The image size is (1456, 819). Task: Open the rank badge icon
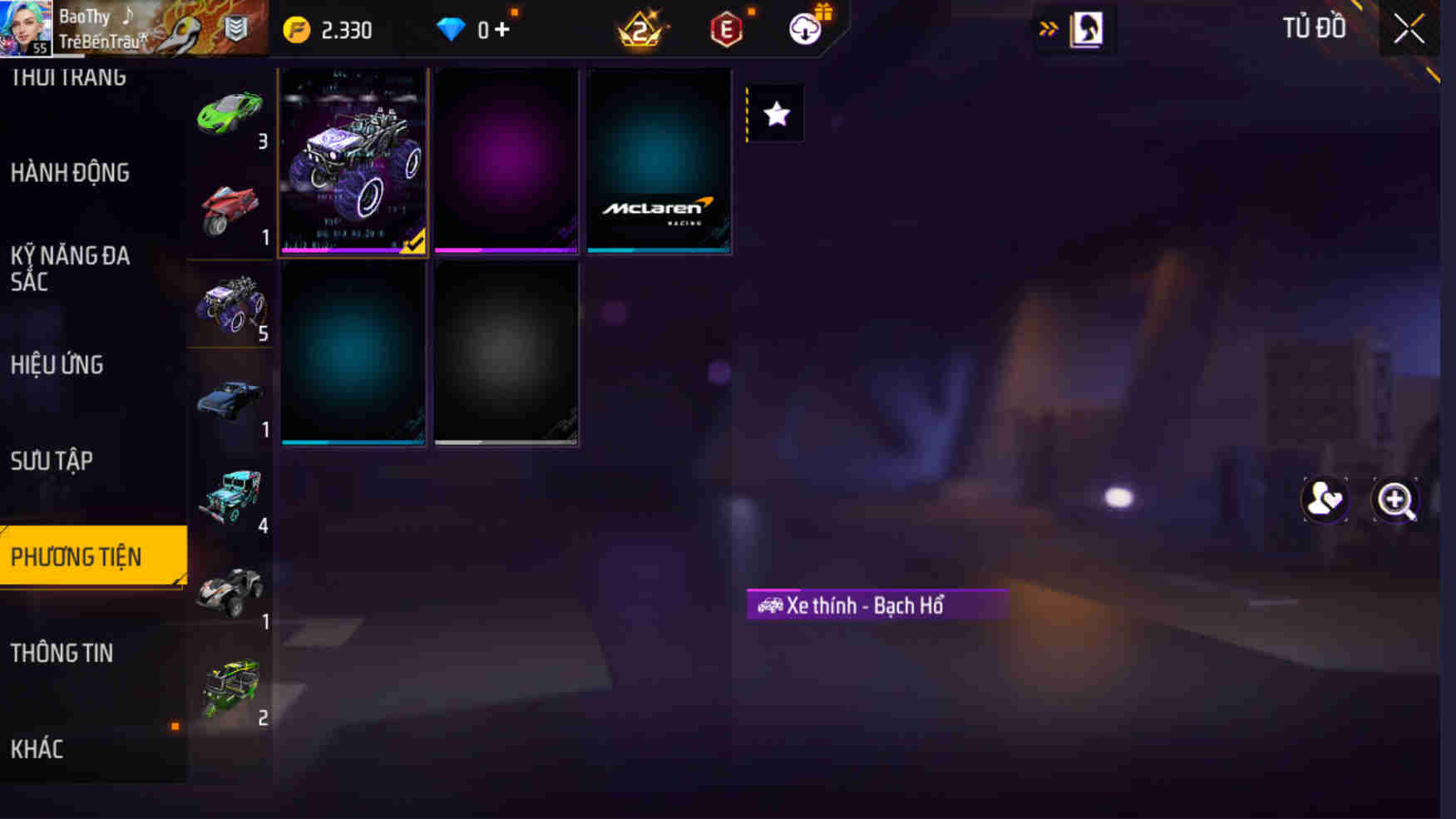tap(640, 28)
